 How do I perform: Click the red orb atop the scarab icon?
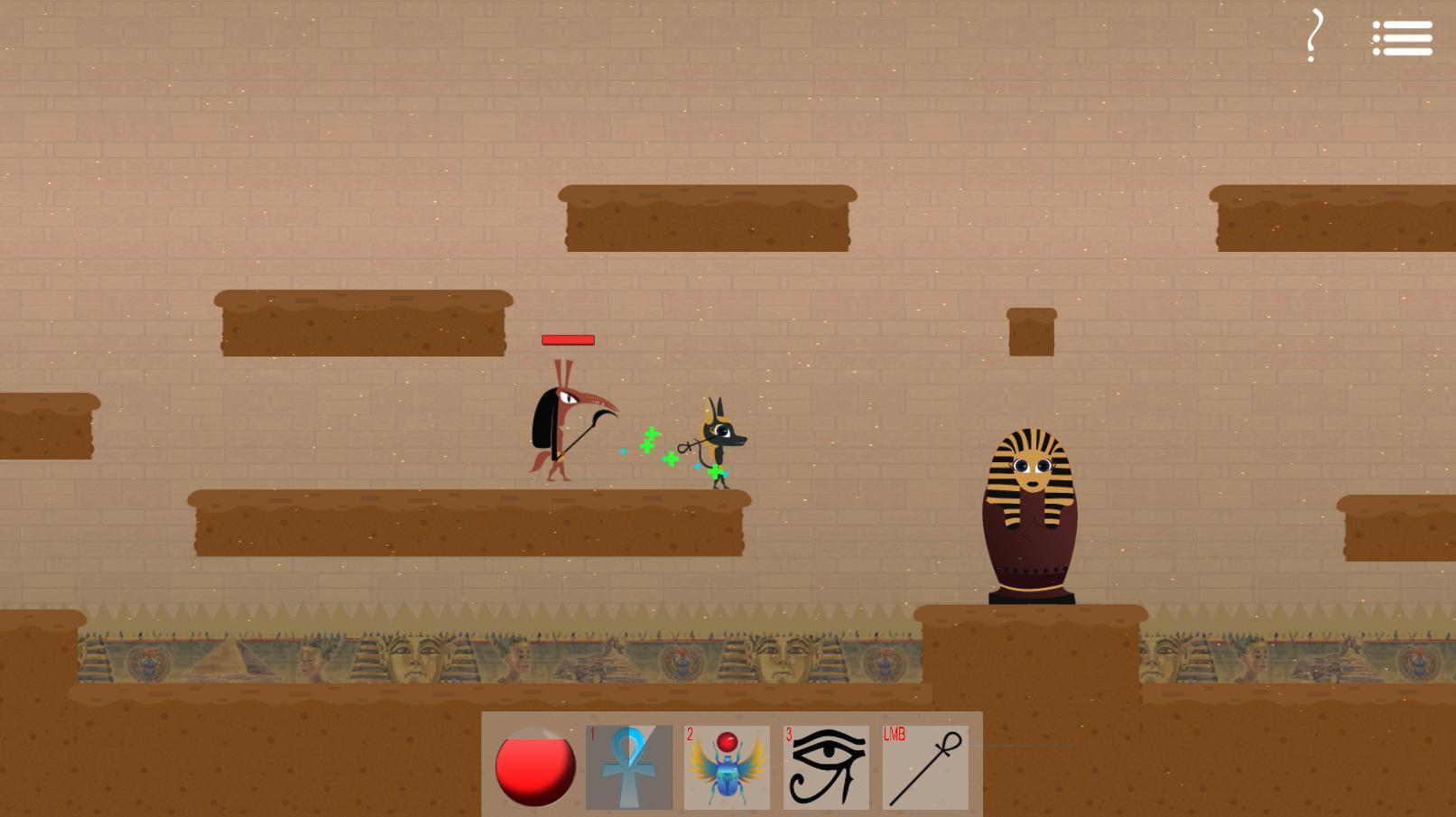pyautogui.click(x=725, y=740)
